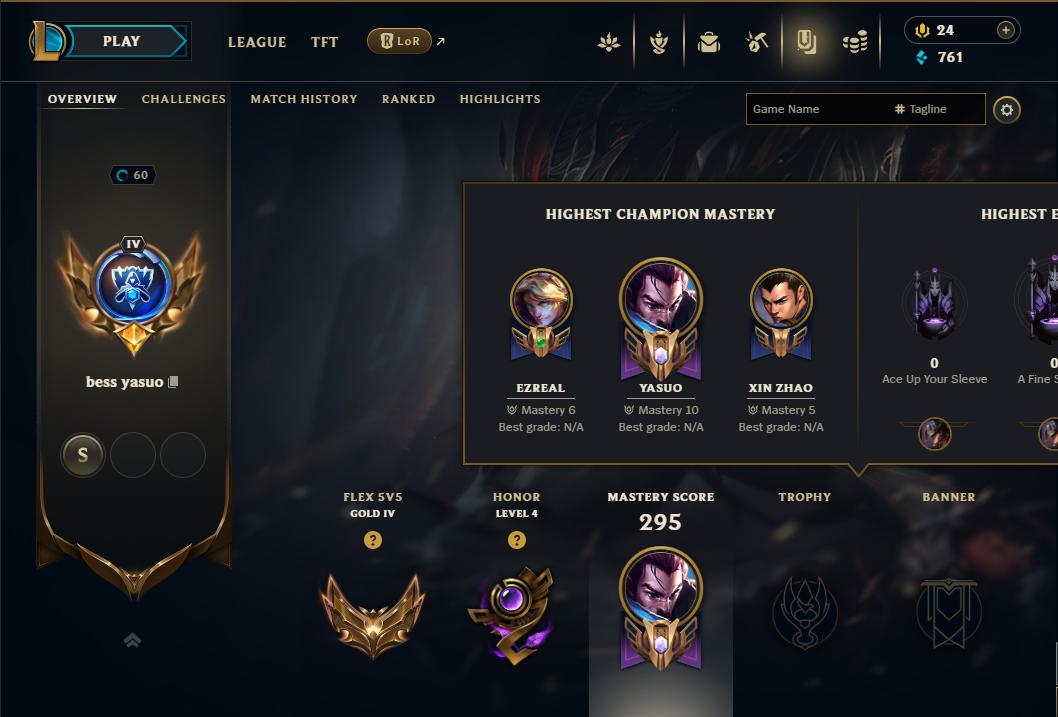Viewport: 1058px width, 717px height.
Task: Click the Game Name search field
Action: [x=815, y=109]
